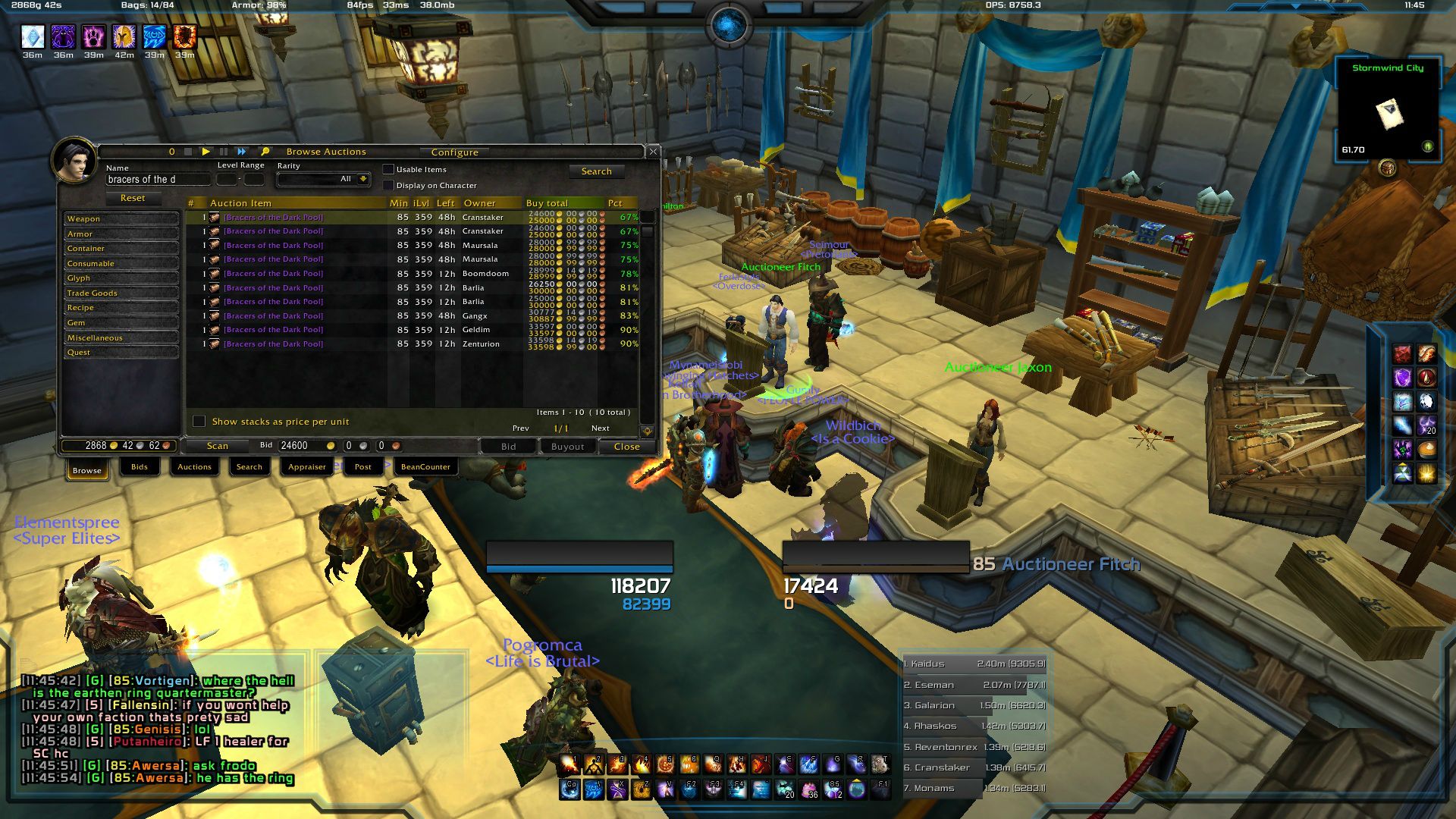Open the BeanCounter tab
The image size is (1456, 819).
[425, 467]
